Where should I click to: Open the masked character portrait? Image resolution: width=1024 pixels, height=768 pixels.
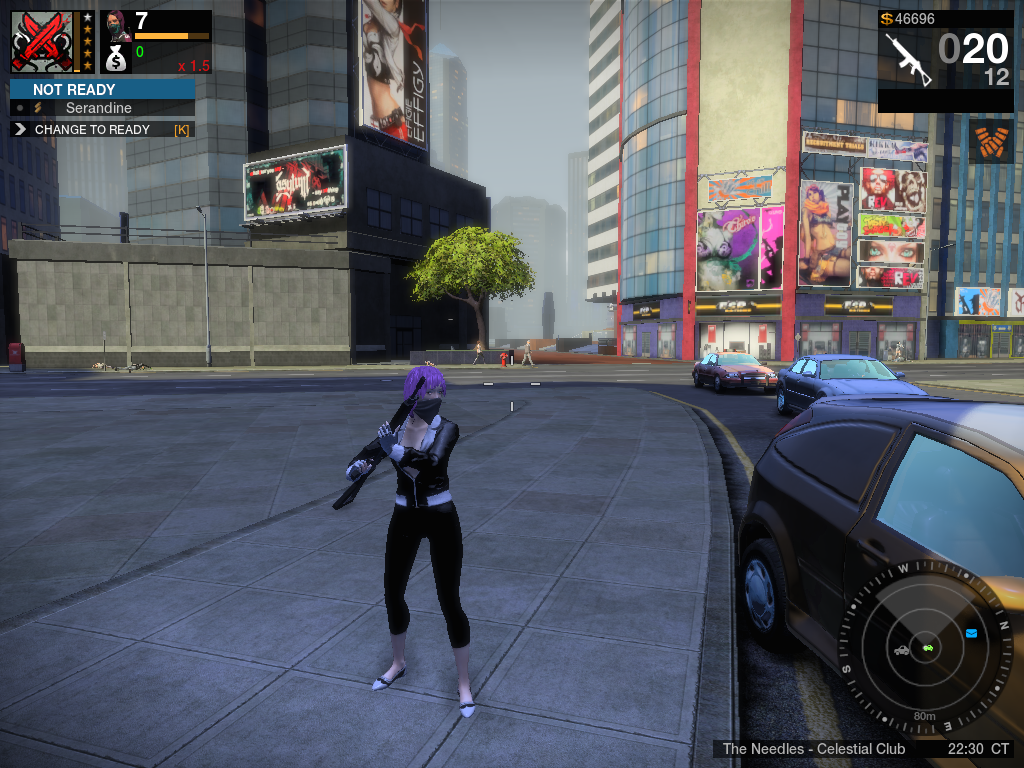(116, 24)
